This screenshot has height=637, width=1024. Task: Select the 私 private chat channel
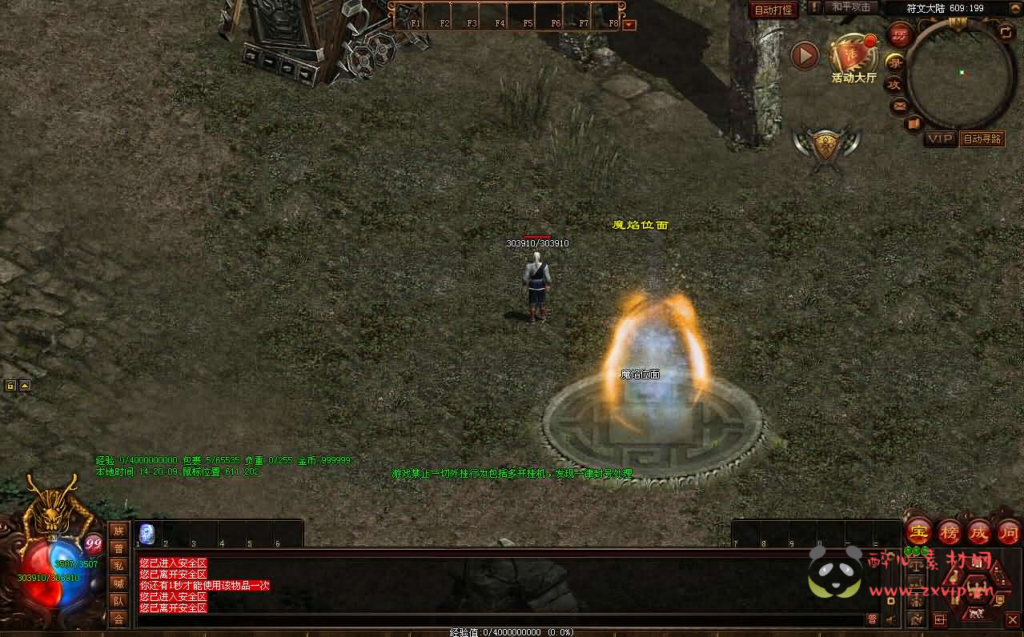pyautogui.click(x=118, y=565)
